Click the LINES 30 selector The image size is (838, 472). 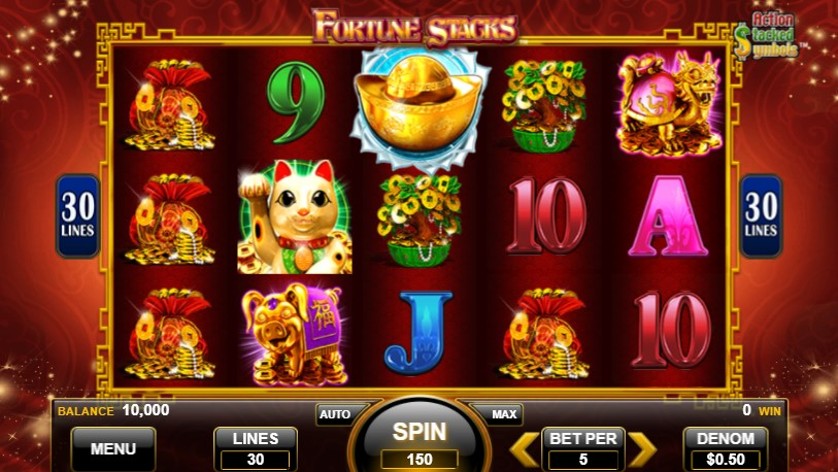(x=255, y=449)
